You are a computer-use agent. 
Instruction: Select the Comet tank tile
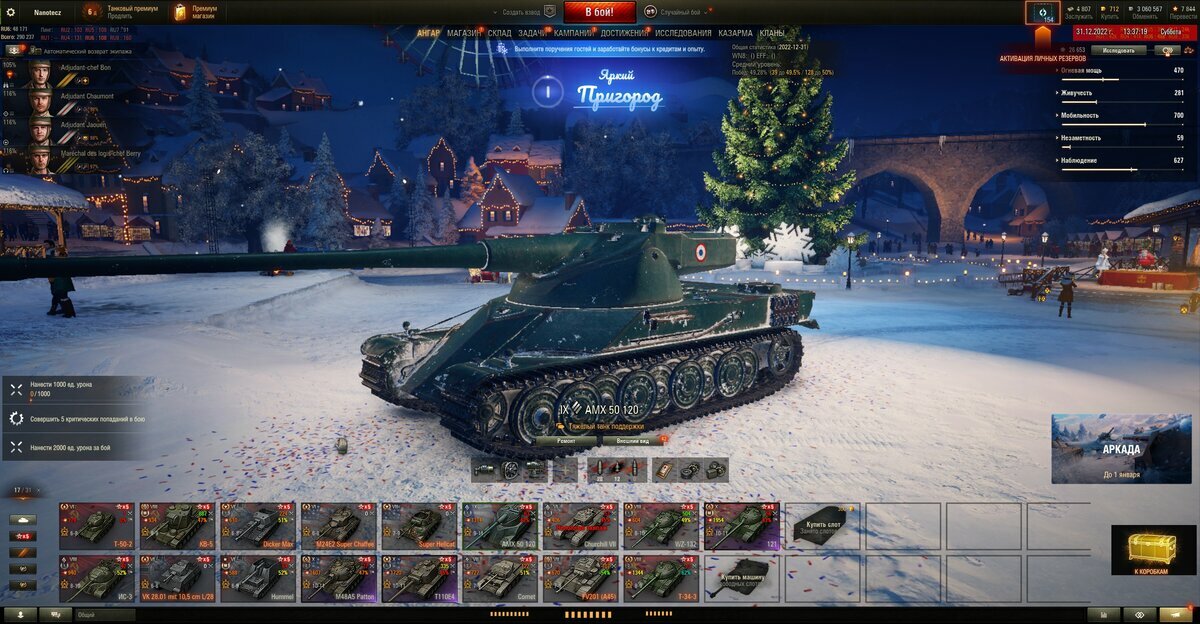click(x=501, y=579)
